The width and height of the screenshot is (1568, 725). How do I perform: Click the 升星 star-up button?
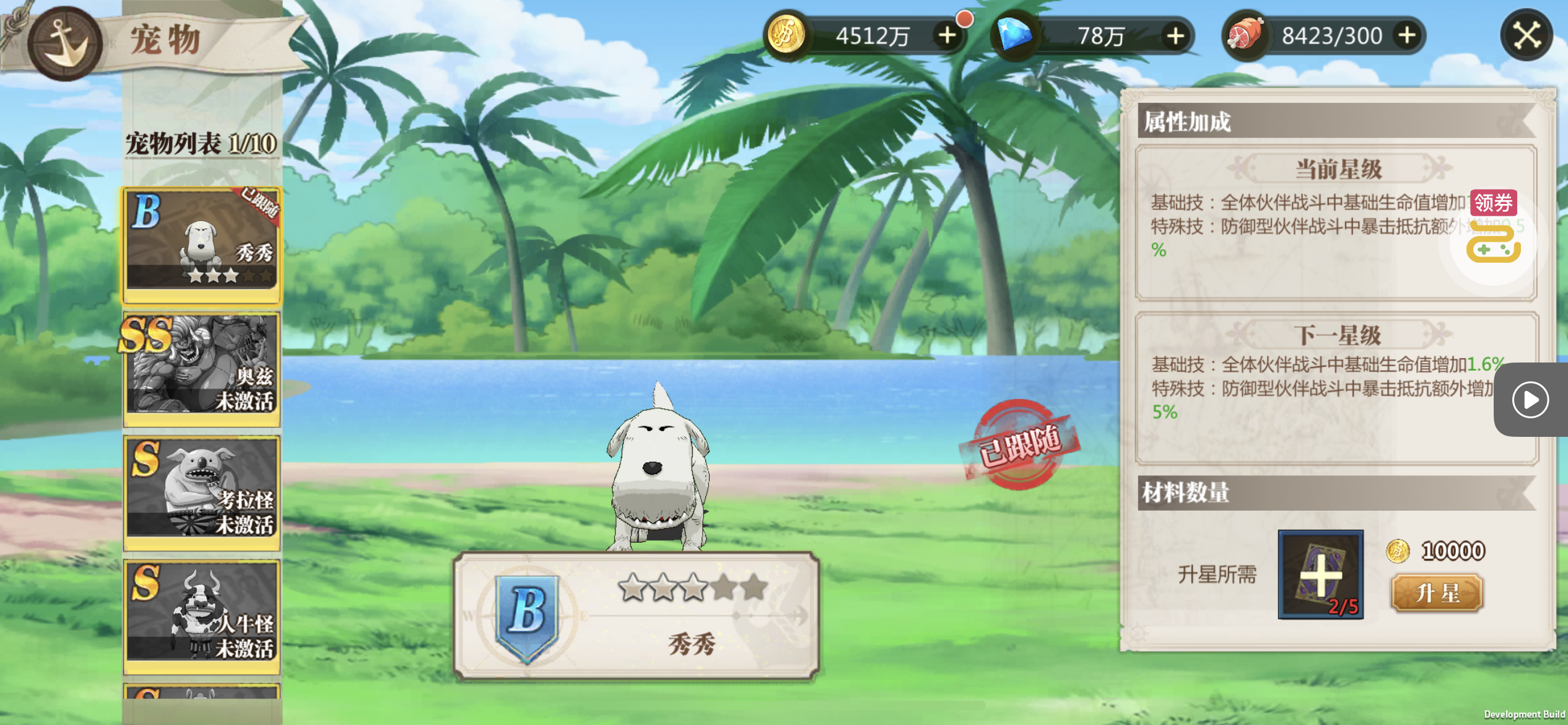coord(1437,593)
